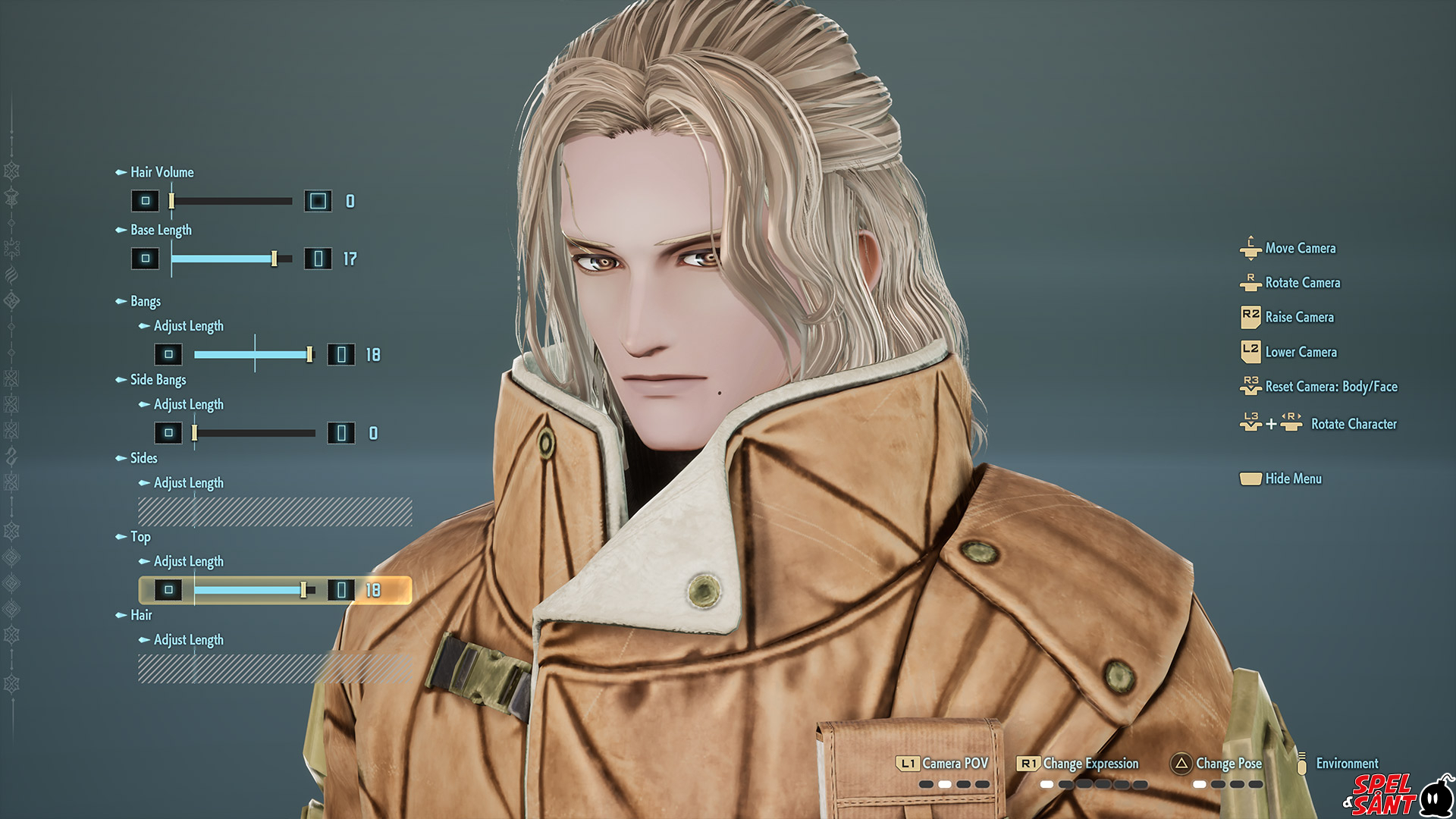1456x819 pixels.
Task: Increase the Top hair length
Action: click(341, 590)
